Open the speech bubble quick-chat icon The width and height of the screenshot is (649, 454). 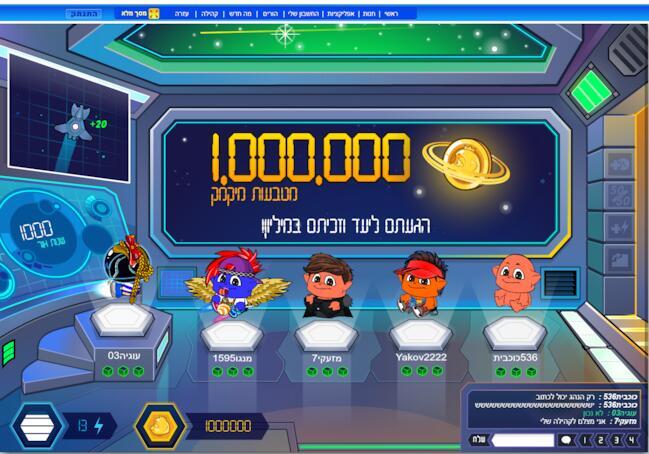[x=566, y=439]
